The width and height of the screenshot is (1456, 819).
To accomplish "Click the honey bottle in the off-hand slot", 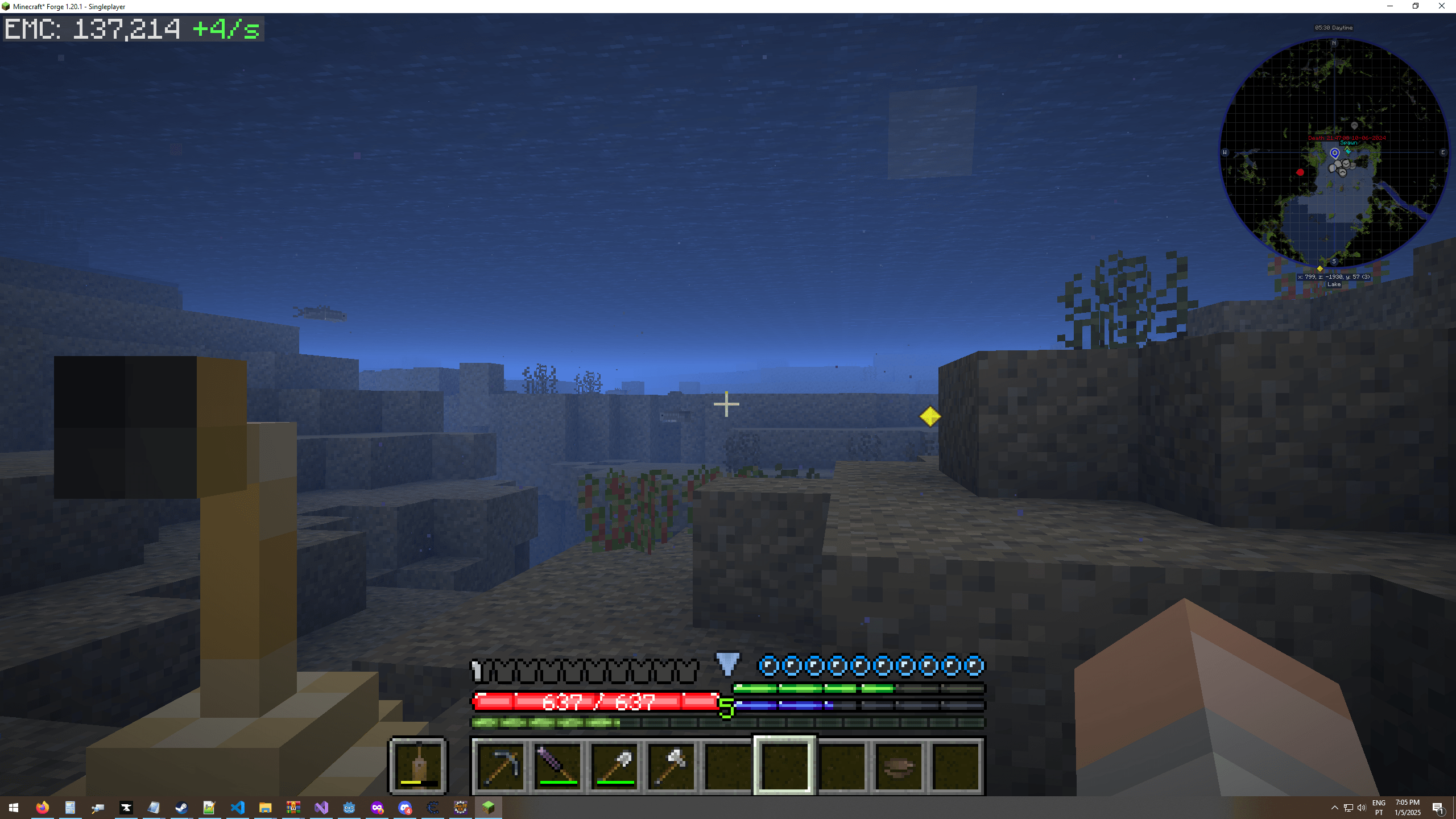I will click(x=417, y=764).
